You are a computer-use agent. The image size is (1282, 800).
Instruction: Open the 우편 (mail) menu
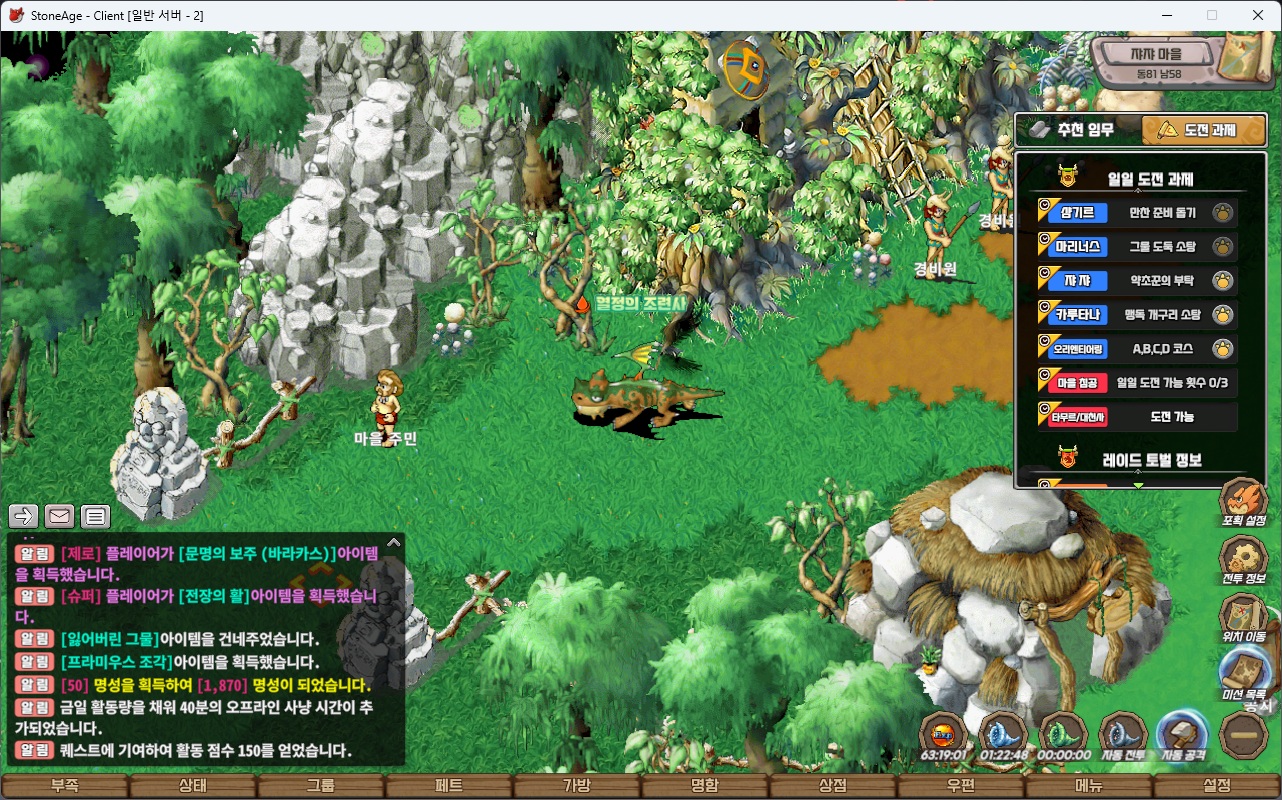coord(961,786)
